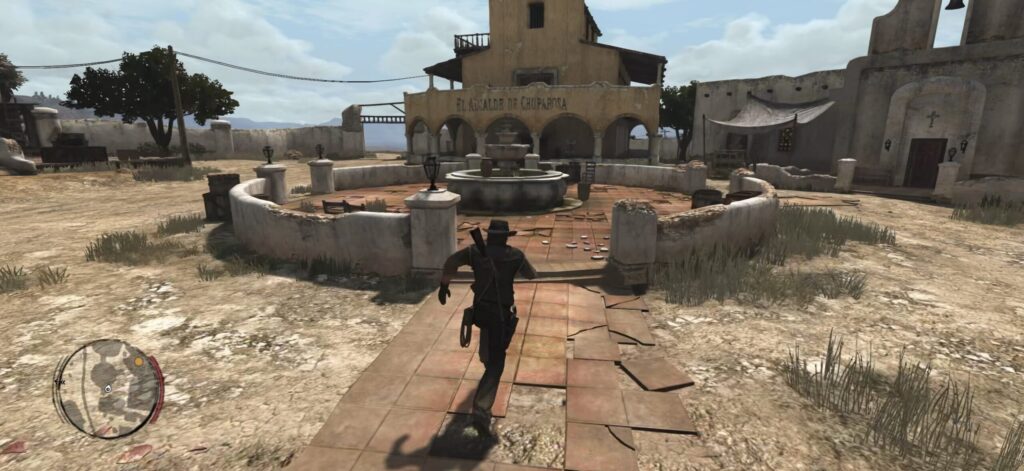This screenshot has width=1024, height=471.
Task: Select the yellow marker on the minimap
Action: click(138, 361)
